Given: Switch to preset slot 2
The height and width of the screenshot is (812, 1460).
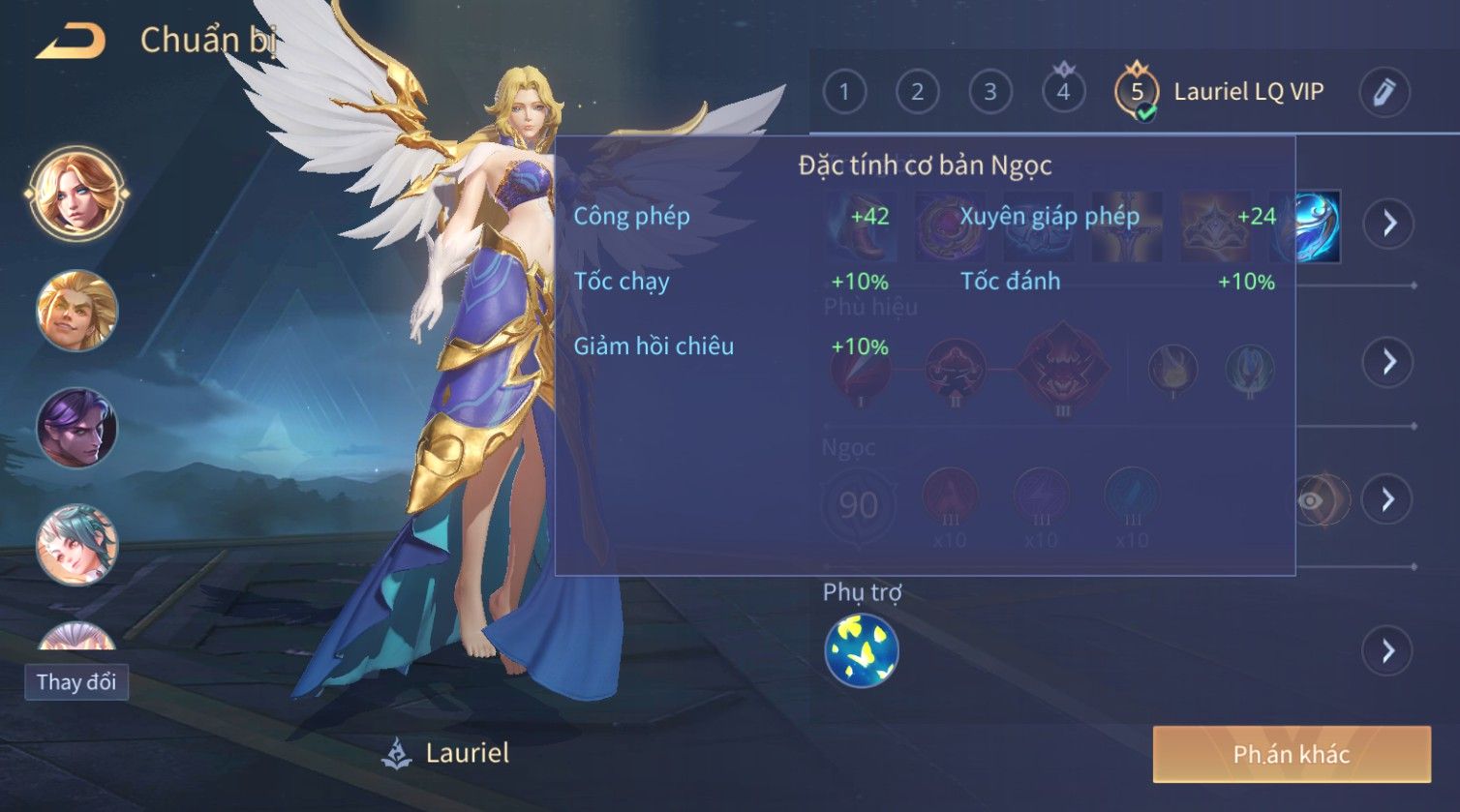Looking at the screenshot, I should 917,92.
